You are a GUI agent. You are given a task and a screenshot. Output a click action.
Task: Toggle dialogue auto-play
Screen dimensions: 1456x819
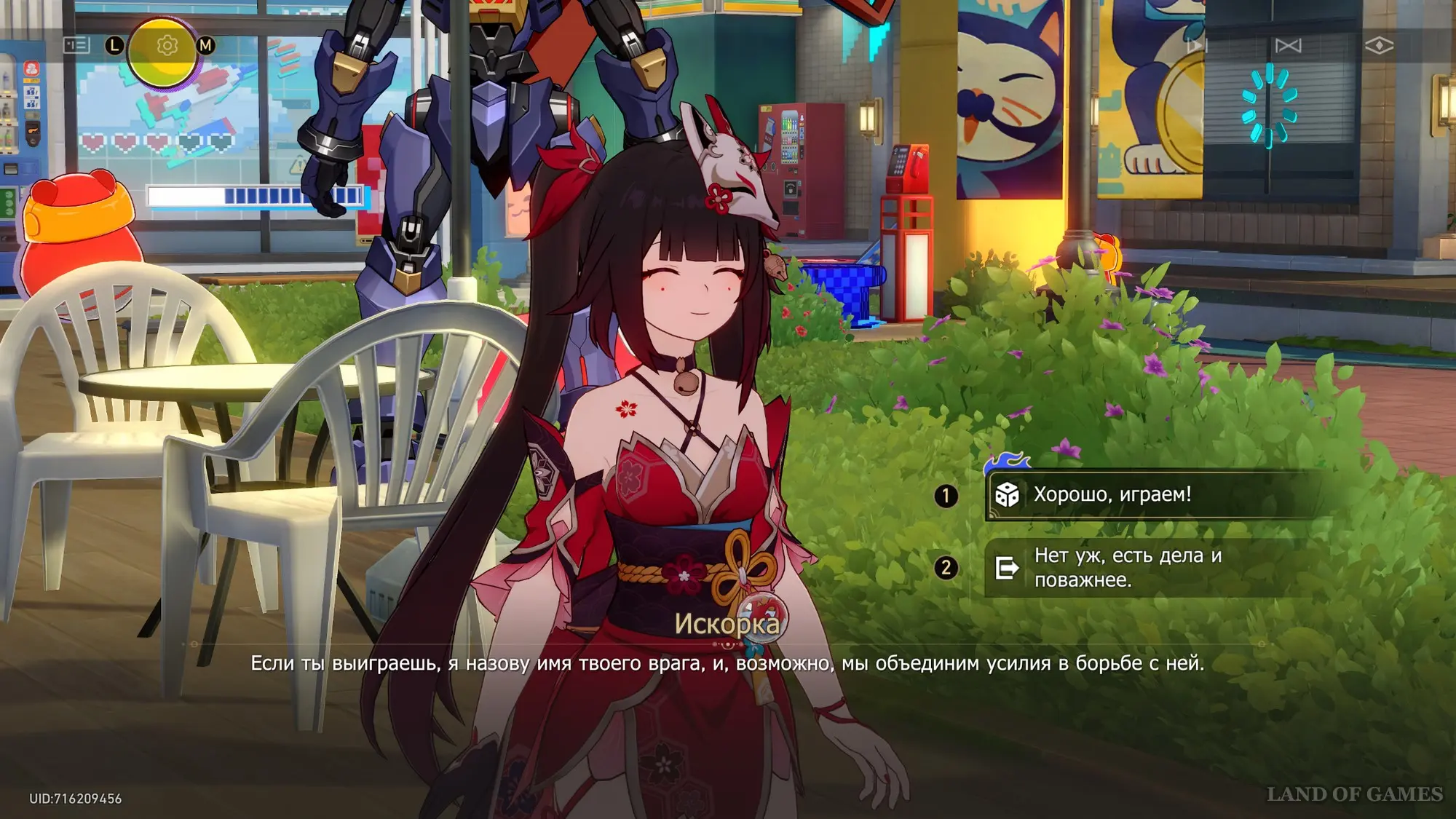(x=1198, y=45)
